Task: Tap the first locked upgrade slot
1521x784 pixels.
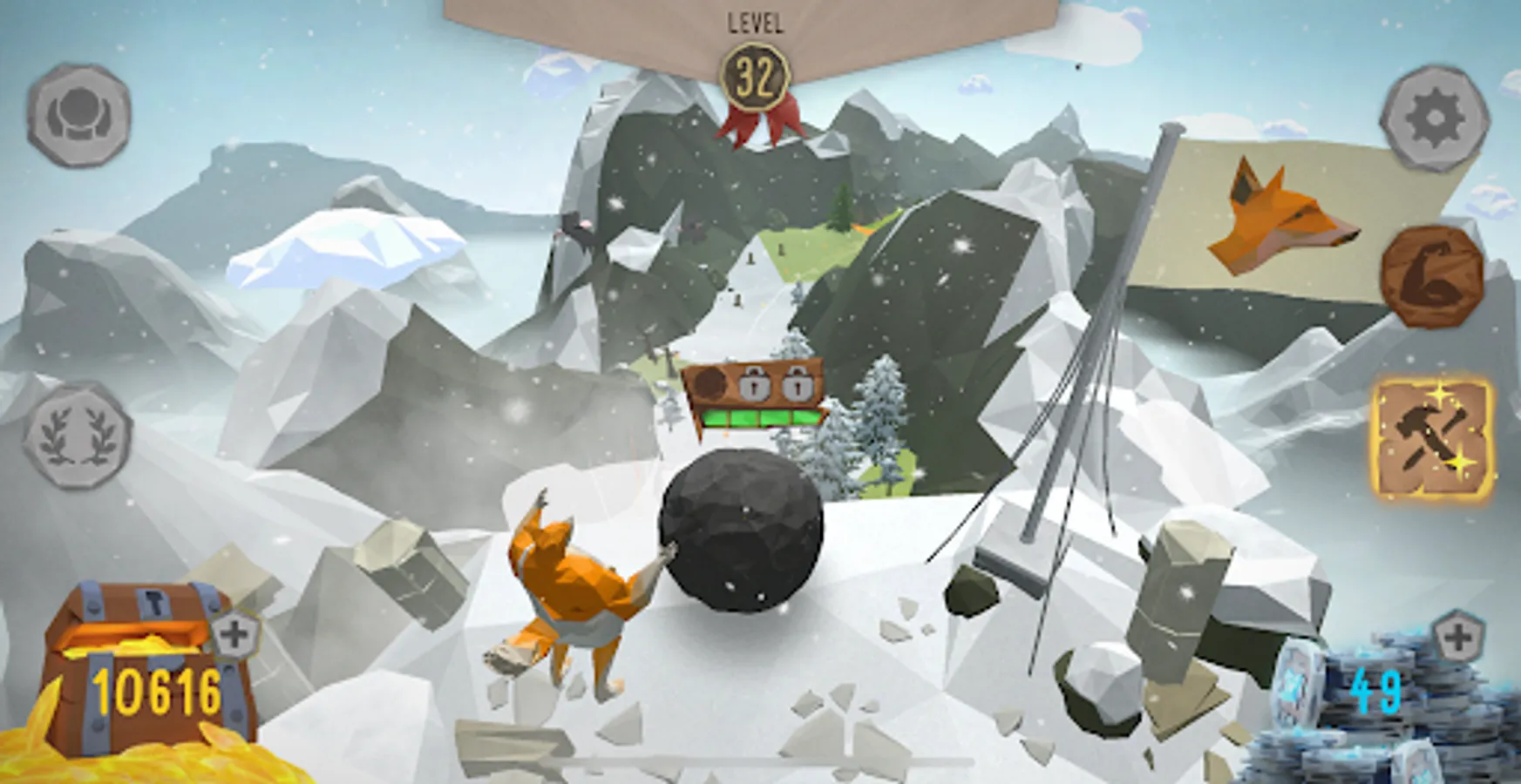Action: point(757,385)
